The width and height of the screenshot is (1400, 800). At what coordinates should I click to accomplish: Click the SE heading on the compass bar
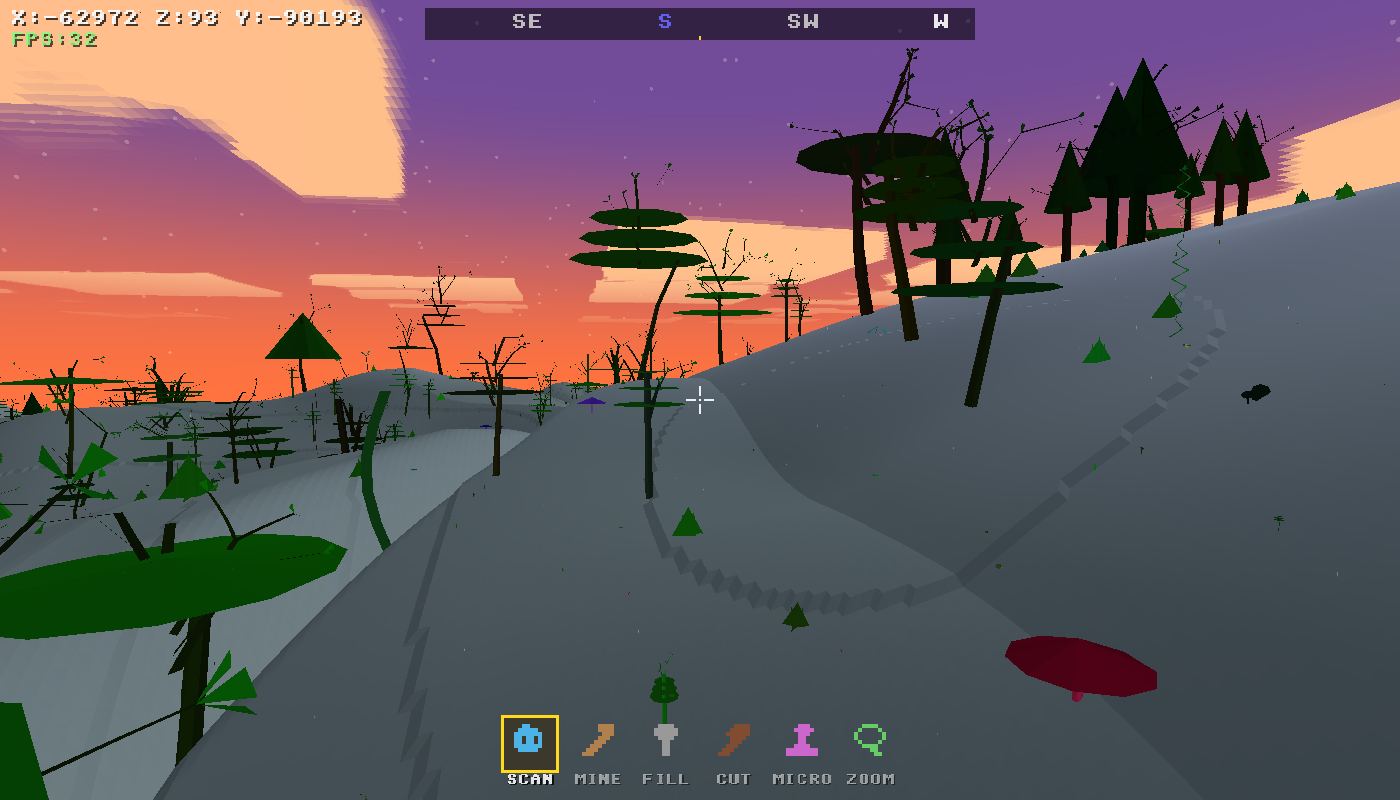[x=529, y=21]
